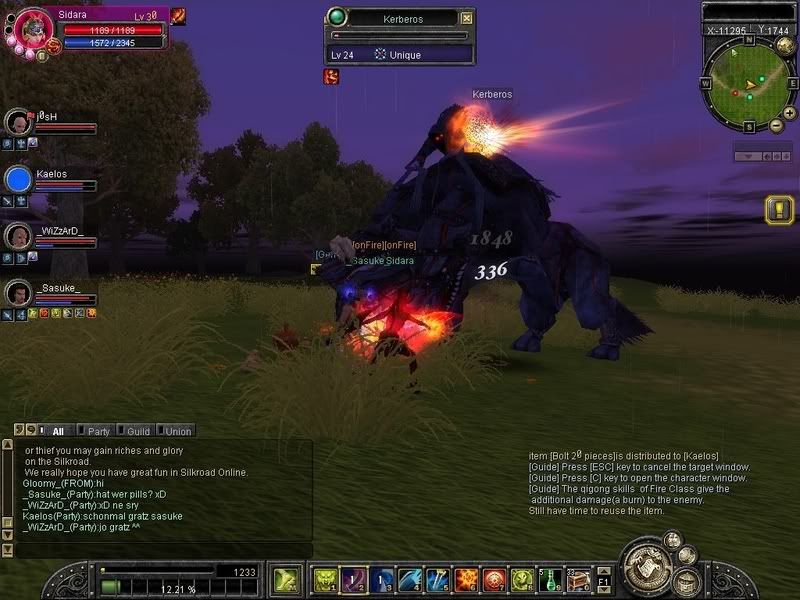Zoom in the minimap with plus button

(790, 113)
